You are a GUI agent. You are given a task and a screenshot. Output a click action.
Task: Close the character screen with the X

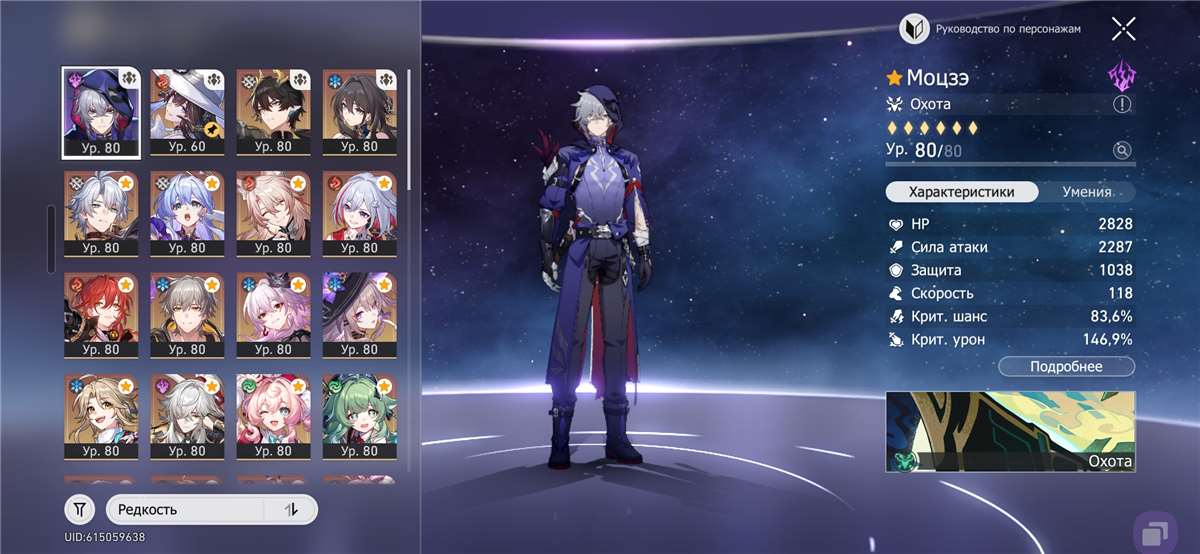click(x=1123, y=29)
